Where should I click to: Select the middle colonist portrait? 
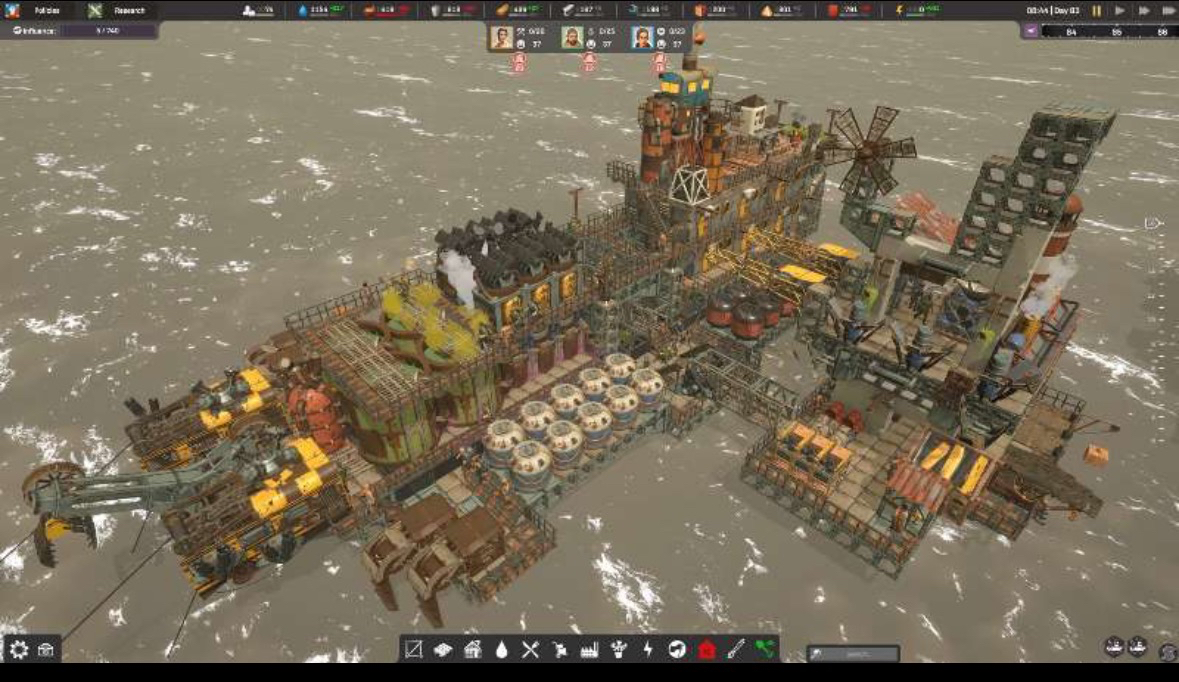tap(571, 37)
